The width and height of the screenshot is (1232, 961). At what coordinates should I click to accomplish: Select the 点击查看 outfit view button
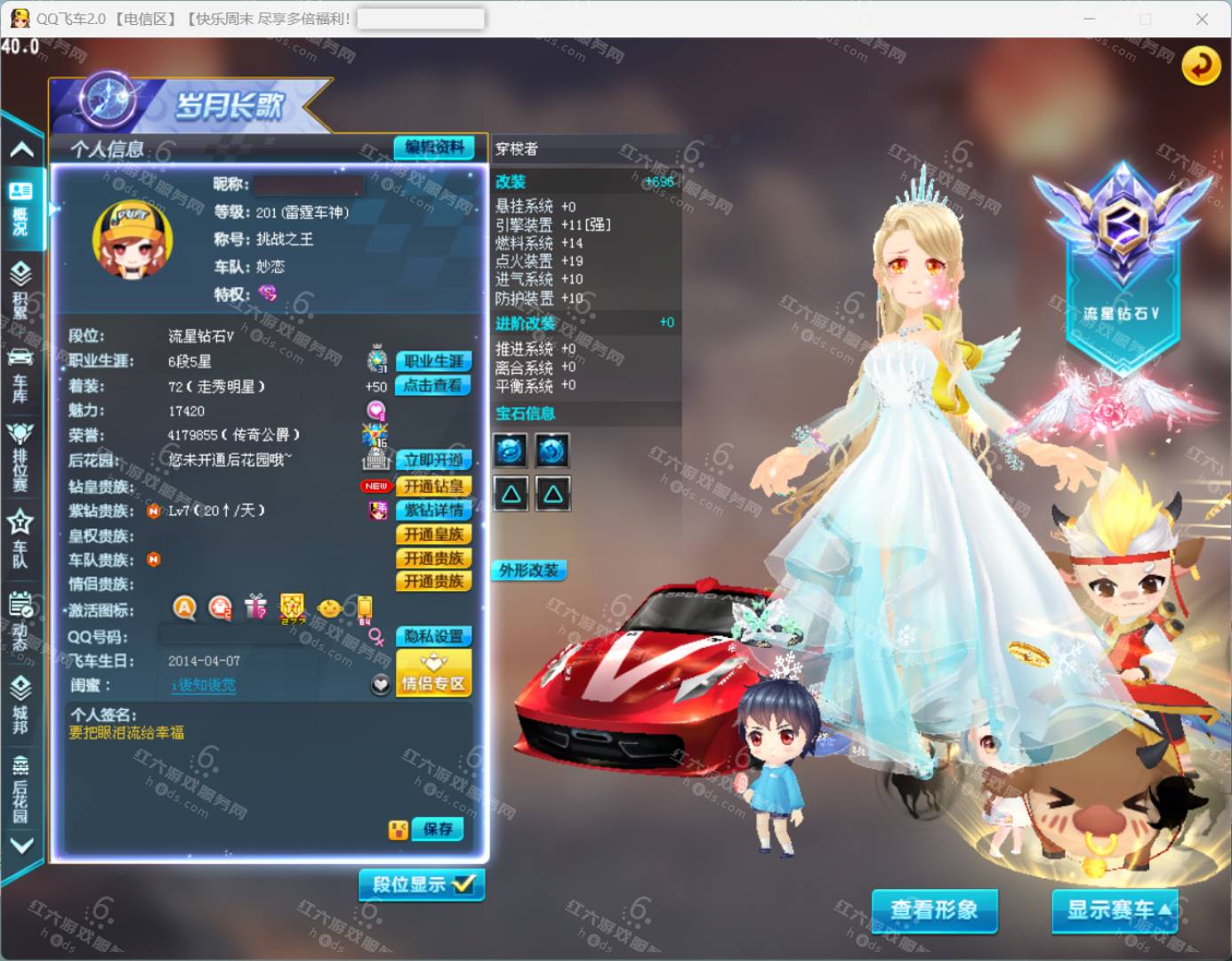(433, 385)
